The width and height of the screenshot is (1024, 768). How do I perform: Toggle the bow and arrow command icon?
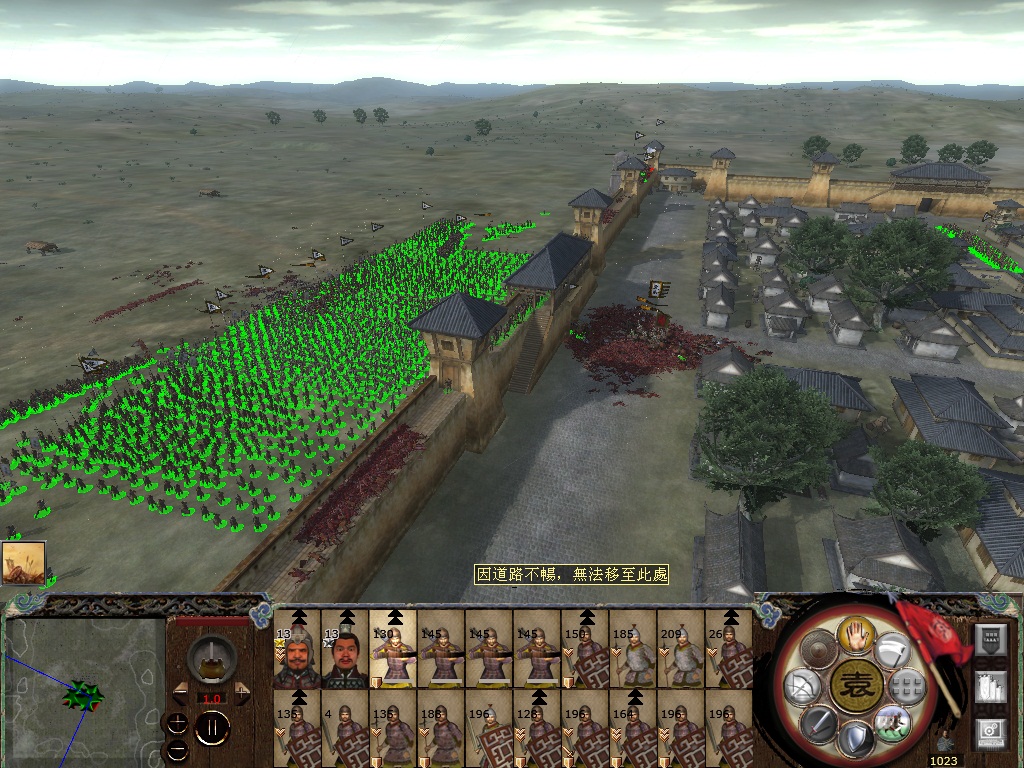coord(800,686)
